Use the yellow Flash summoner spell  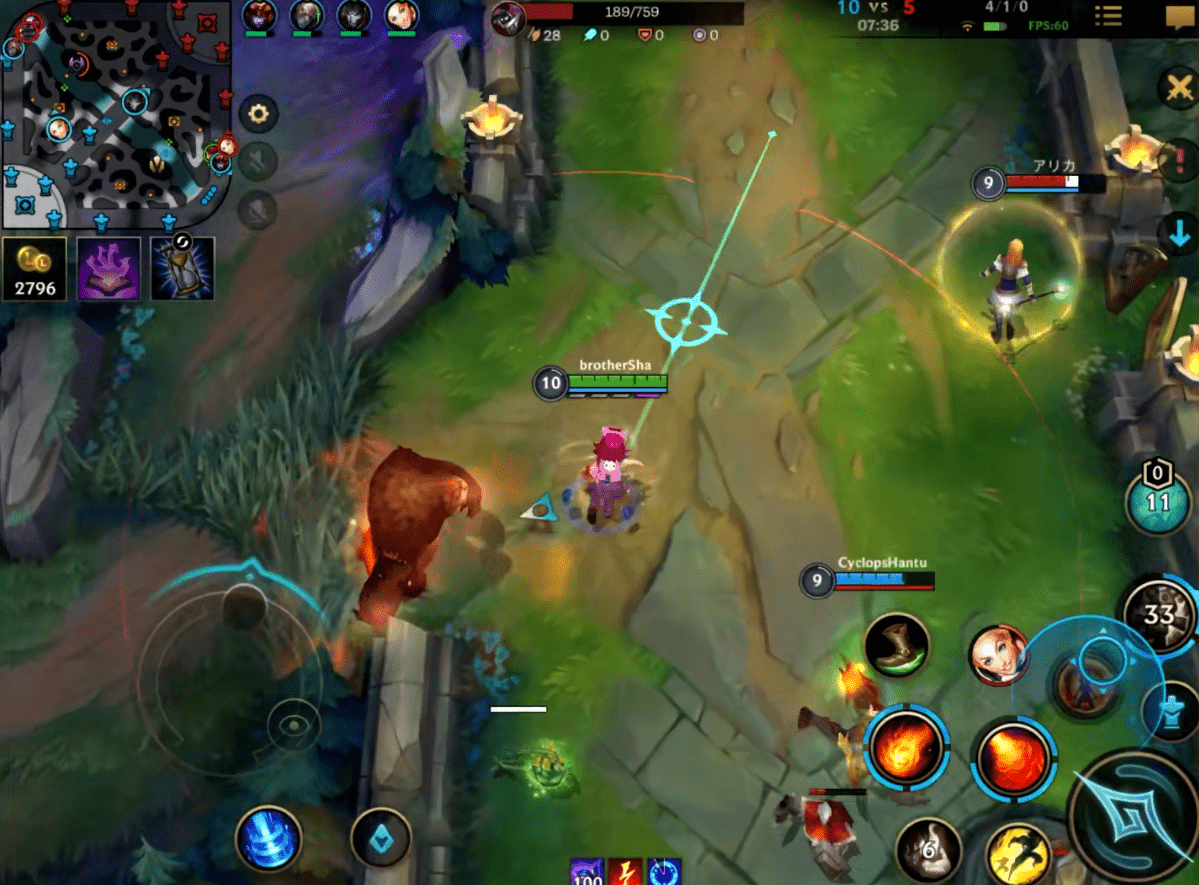coord(1017,853)
